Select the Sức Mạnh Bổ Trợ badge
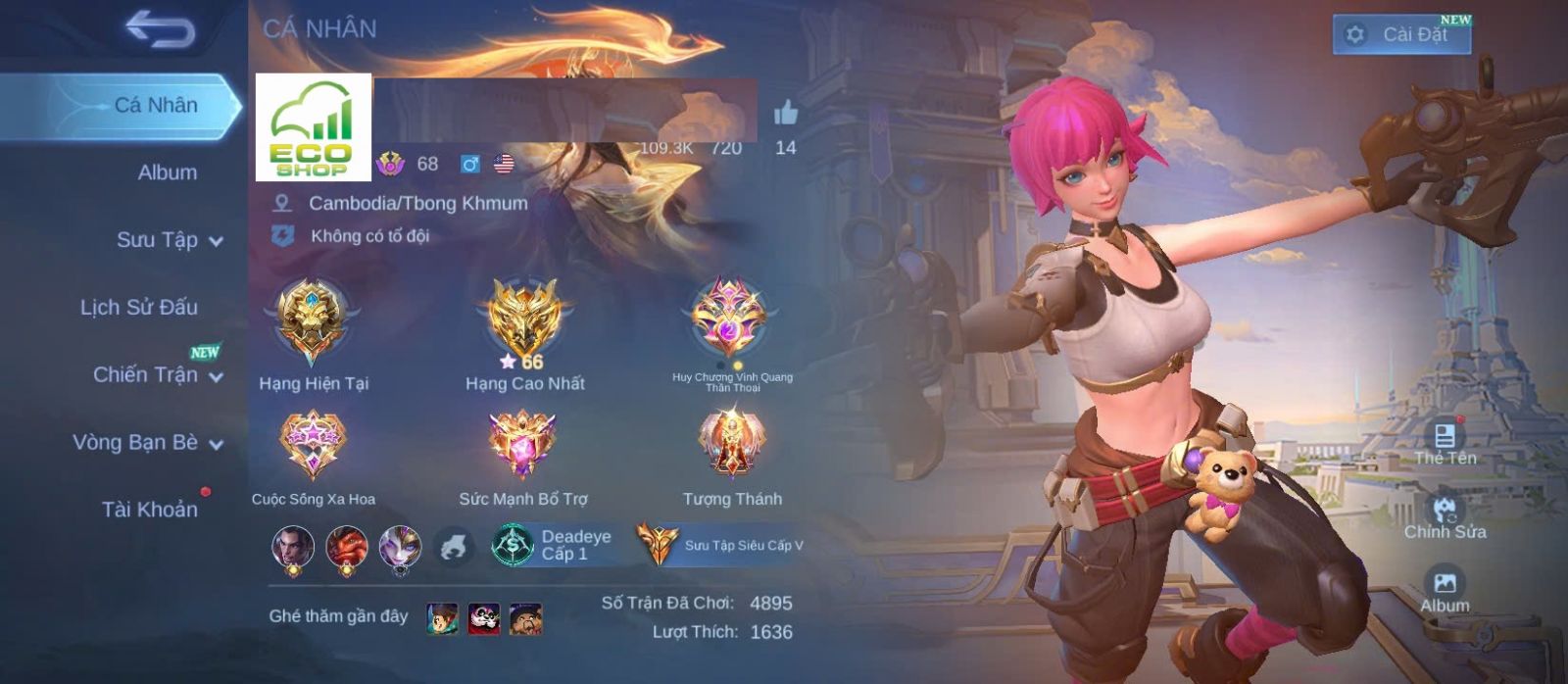The width and height of the screenshot is (1568, 684). (523, 446)
